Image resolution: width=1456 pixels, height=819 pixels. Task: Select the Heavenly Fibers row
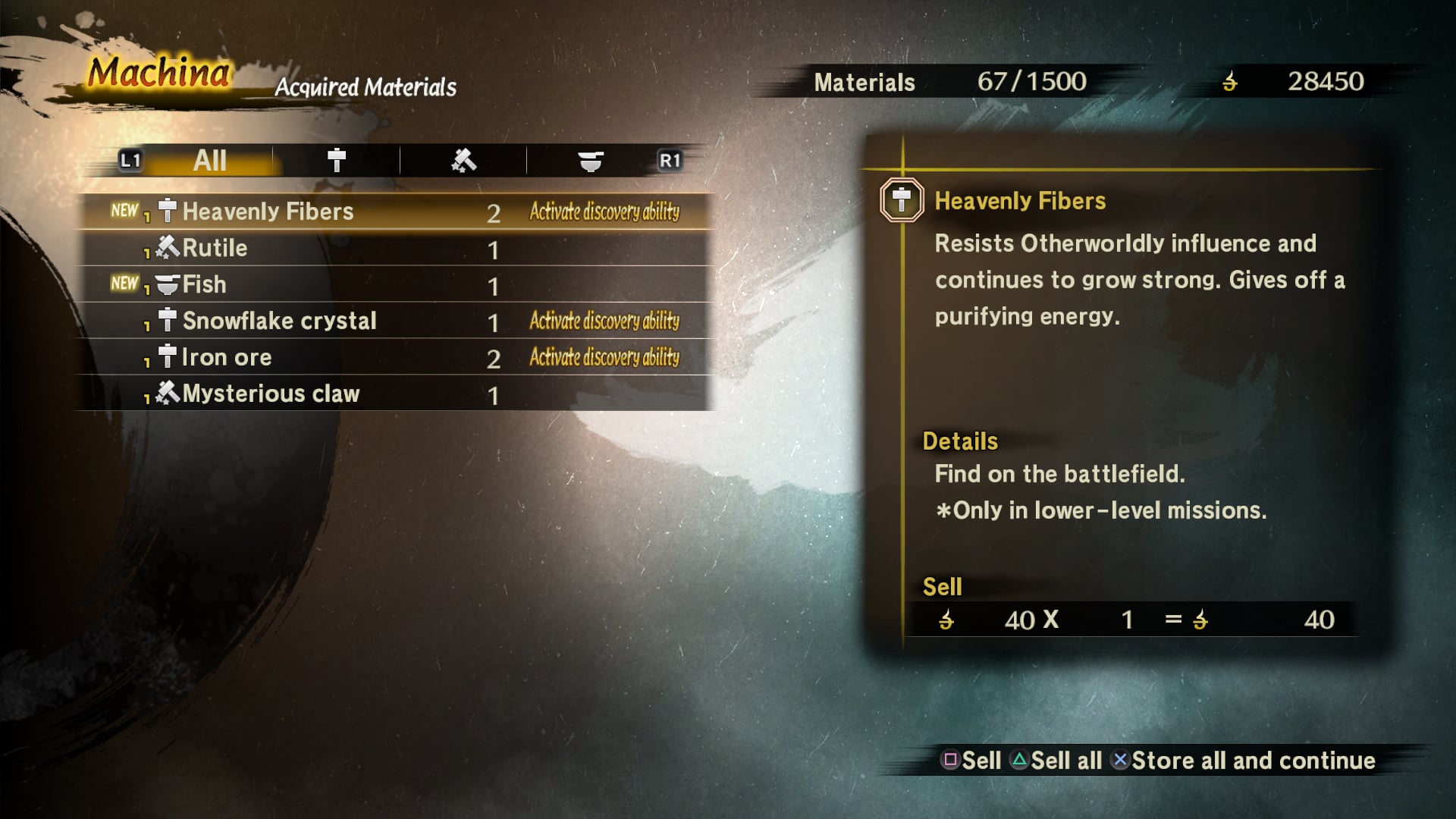tap(394, 212)
